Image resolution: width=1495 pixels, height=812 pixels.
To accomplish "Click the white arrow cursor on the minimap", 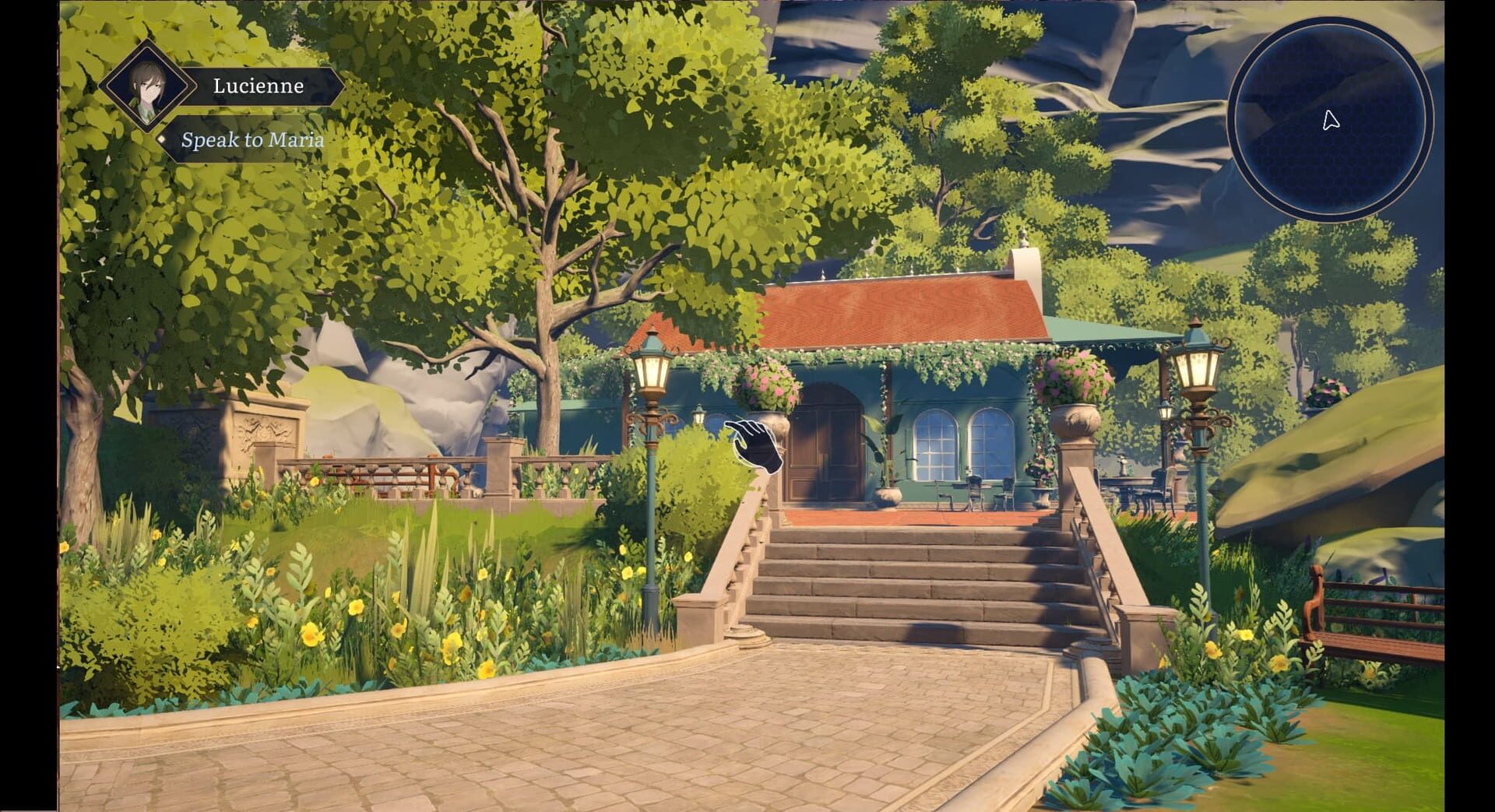I will [x=1331, y=121].
